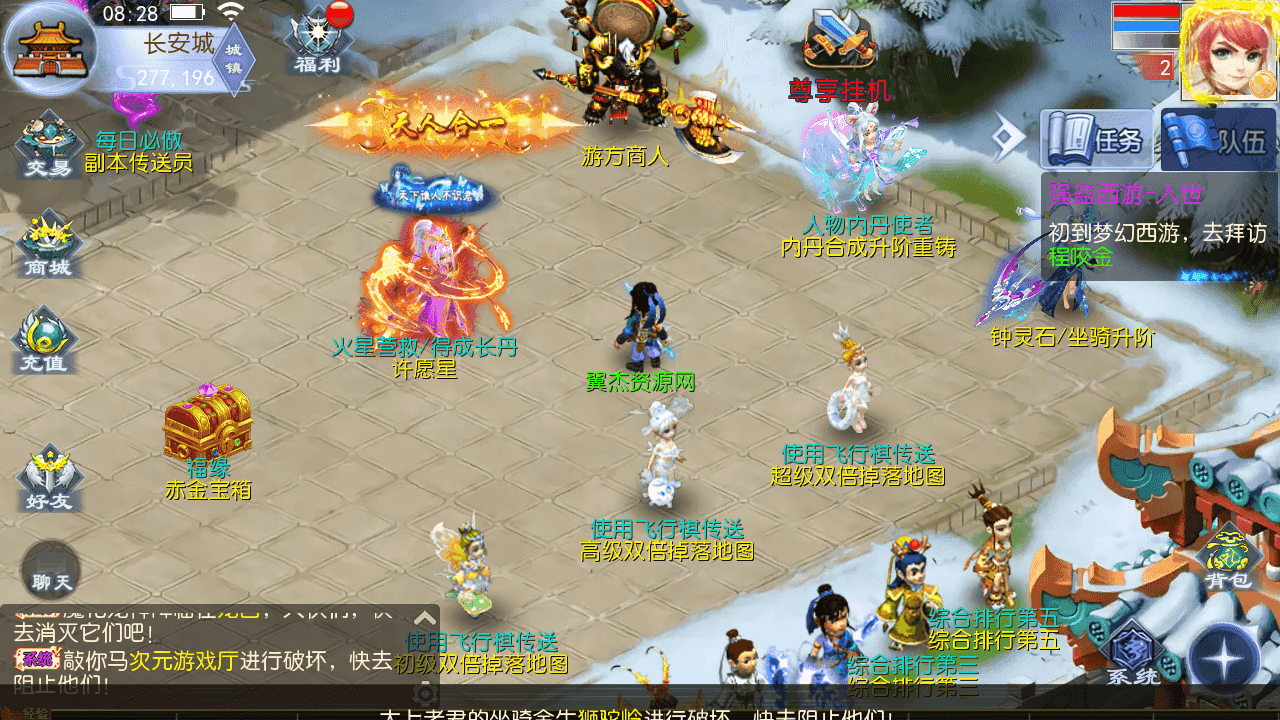Screen dimensions: 1280x720
Task: Tap the star compass button
Action: (x=1224, y=660)
